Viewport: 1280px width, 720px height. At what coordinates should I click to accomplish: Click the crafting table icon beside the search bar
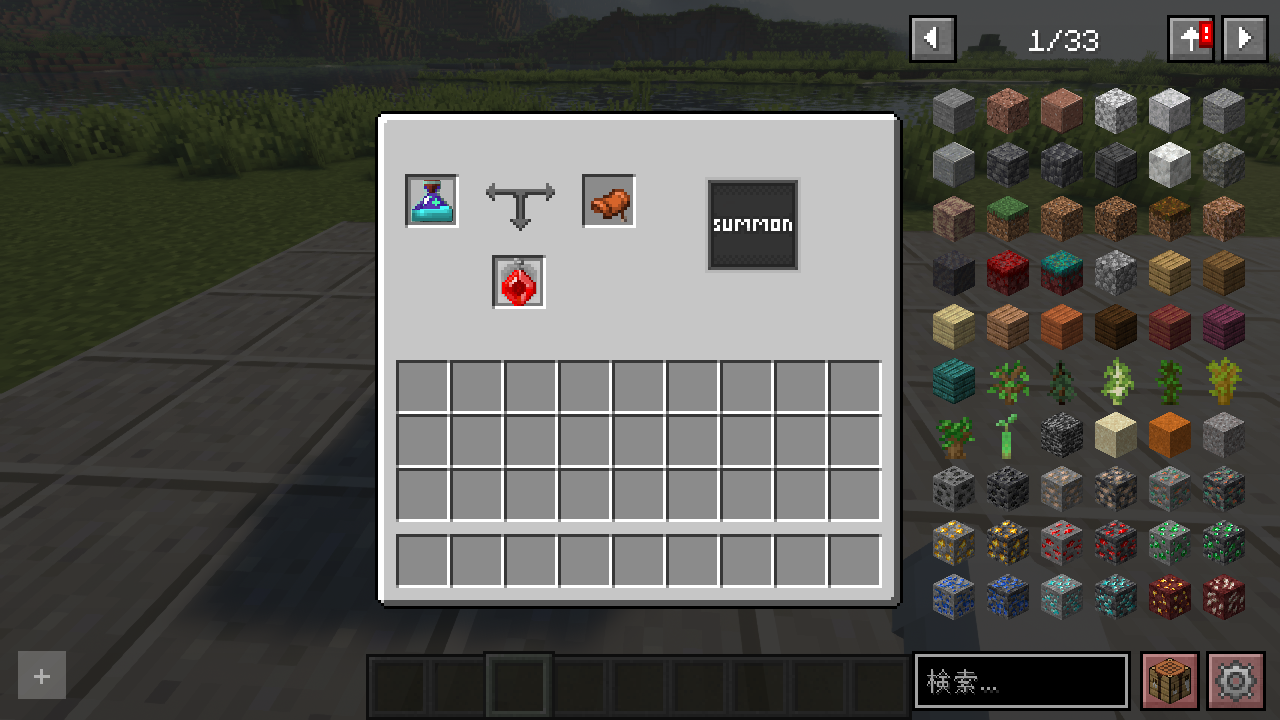pos(1169,681)
